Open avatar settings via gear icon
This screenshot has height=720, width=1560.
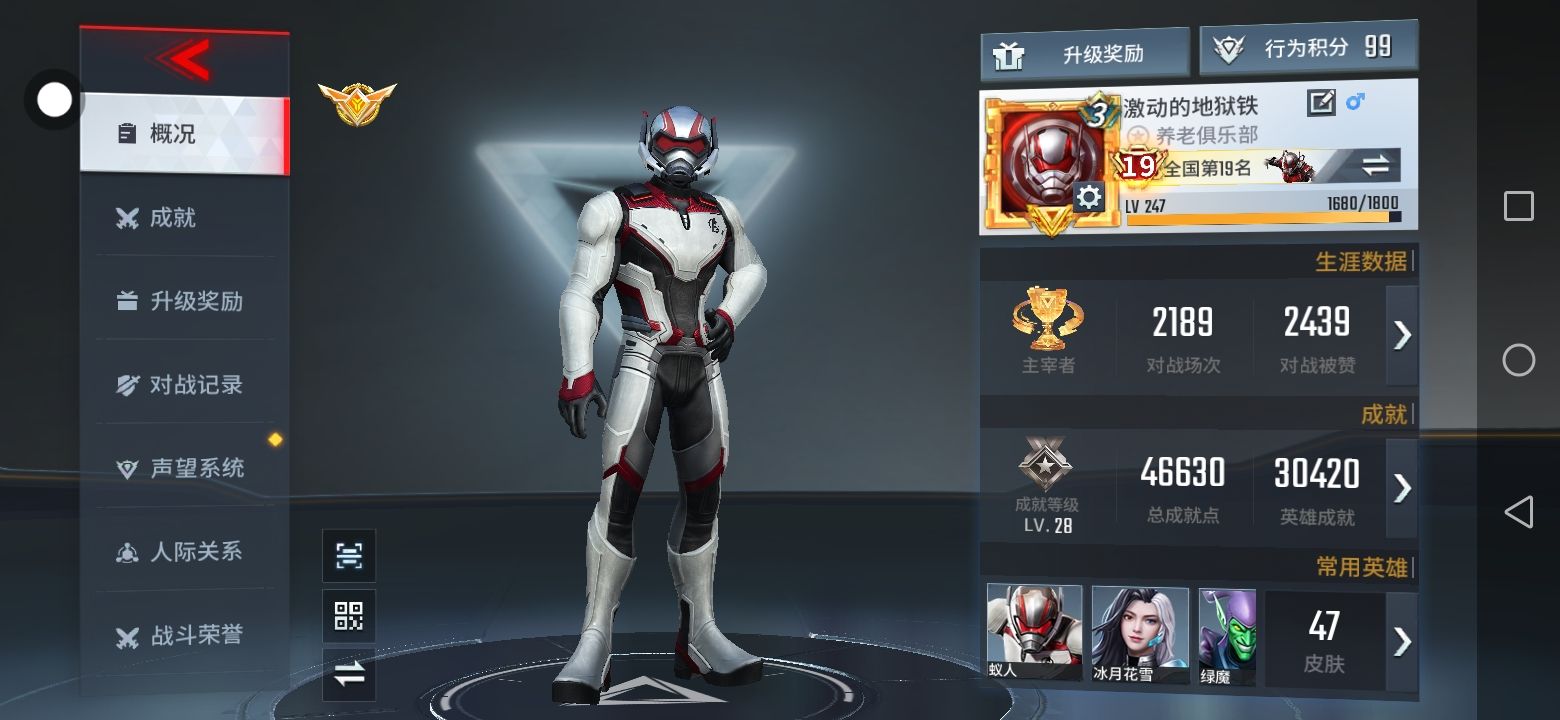pos(1088,197)
